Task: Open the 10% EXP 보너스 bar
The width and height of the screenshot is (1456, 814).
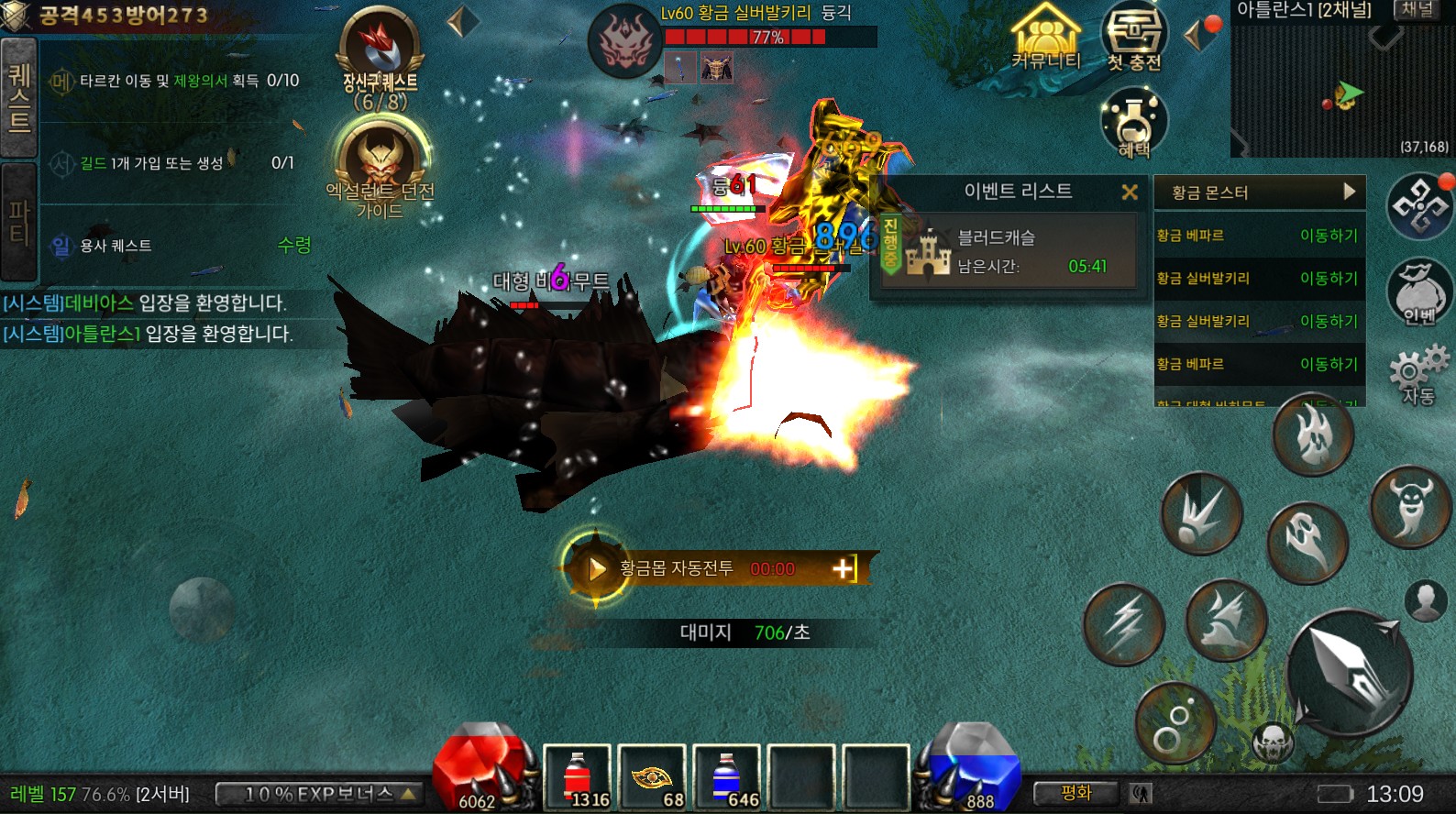Action: [x=319, y=794]
